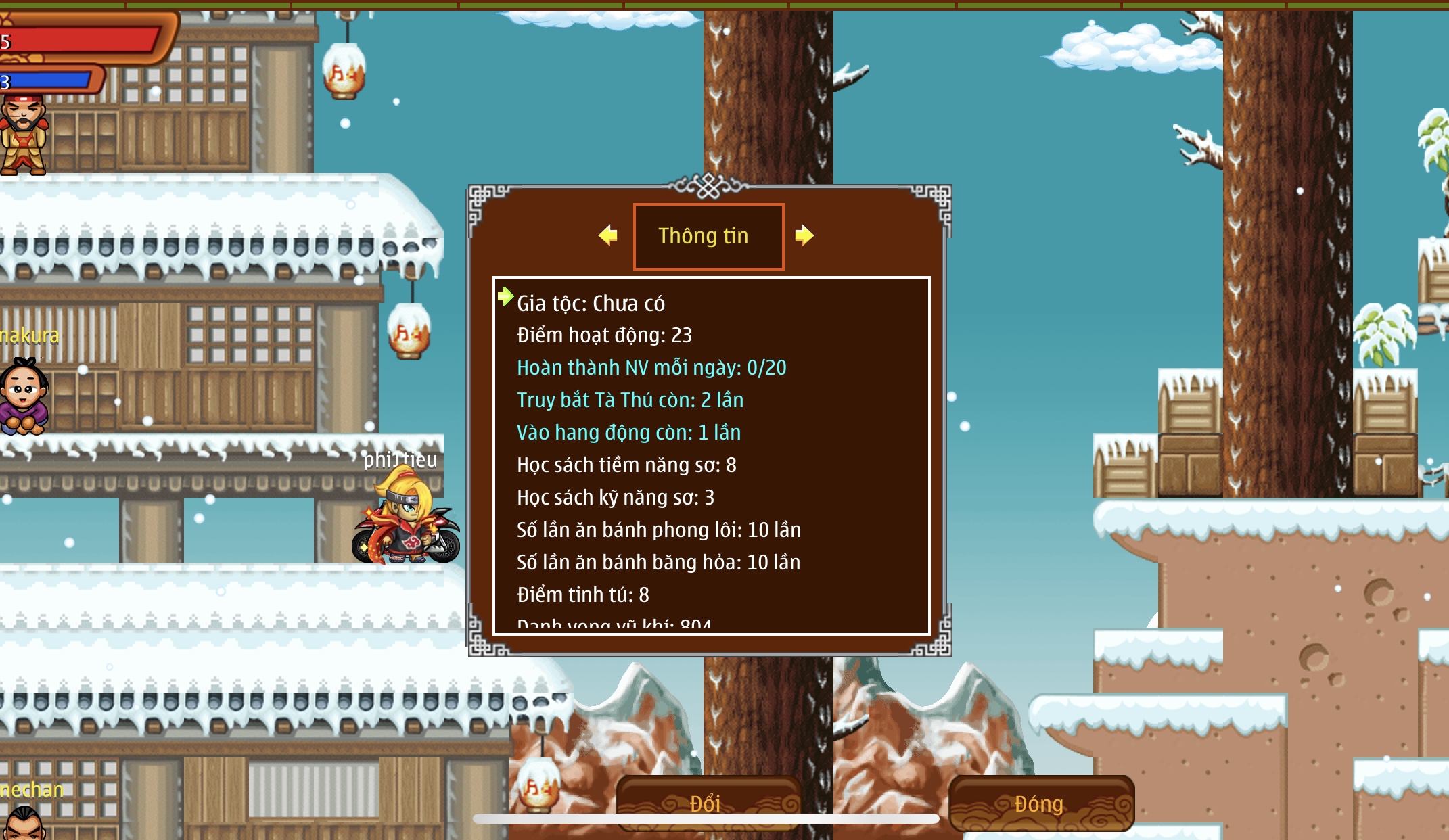1449x840 pixels.
Task: Open Hoàn thành NV mỗi ngày entry
Action: (651, 368)
